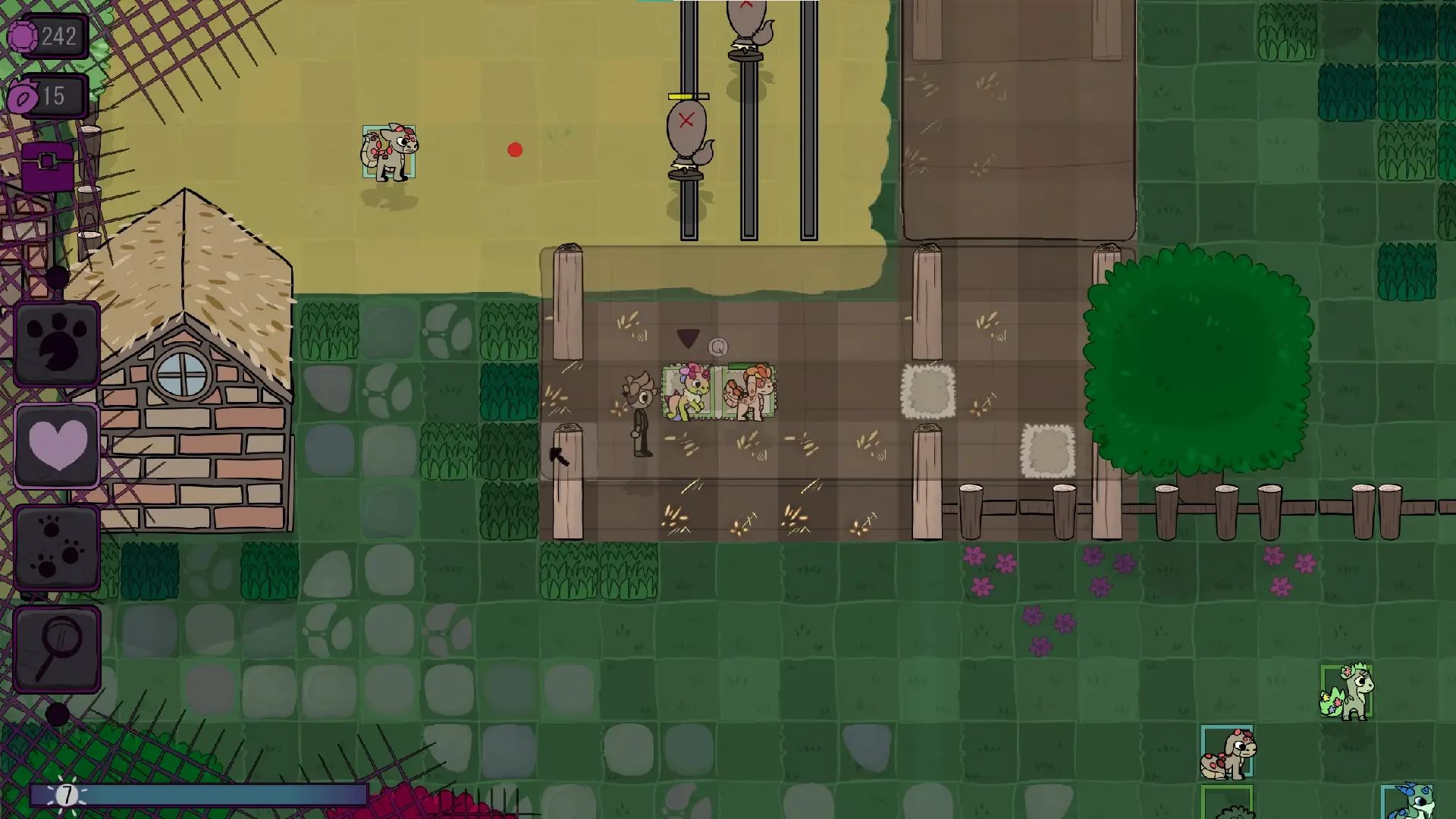This screenshot has width=1456, height=819.
Task: Click the small paw marker above the ability icons
Action: [x=59, y=275]
